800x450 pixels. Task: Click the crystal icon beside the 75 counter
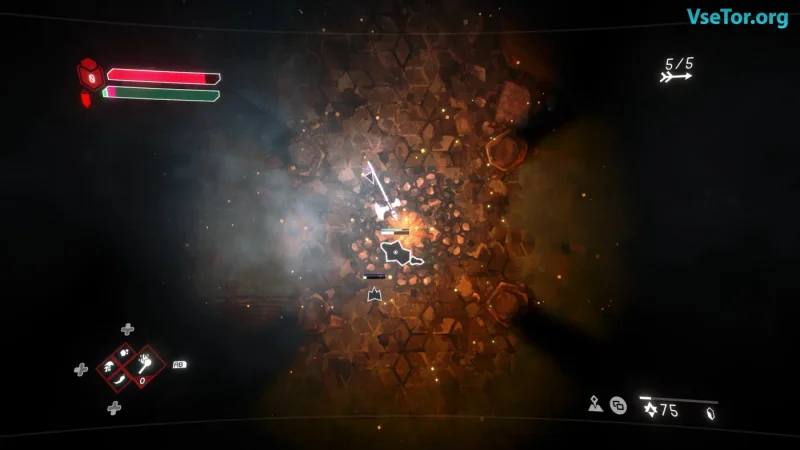coord(709,413)
